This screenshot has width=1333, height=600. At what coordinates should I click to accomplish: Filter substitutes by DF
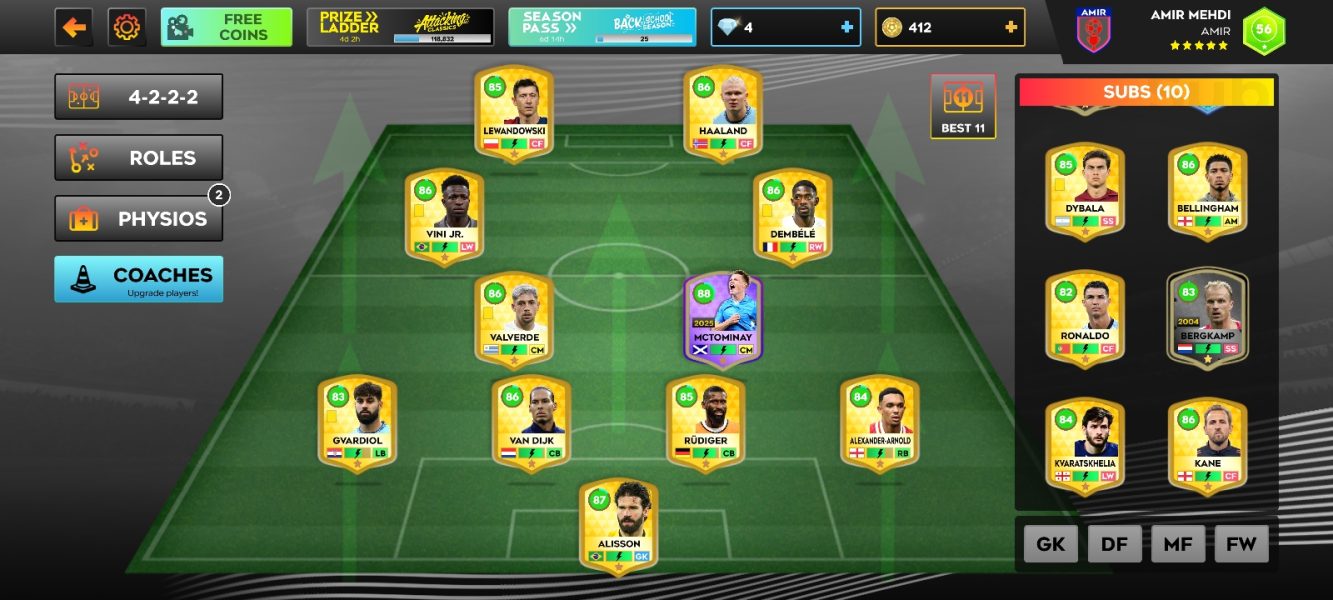tap(1114, 544)
